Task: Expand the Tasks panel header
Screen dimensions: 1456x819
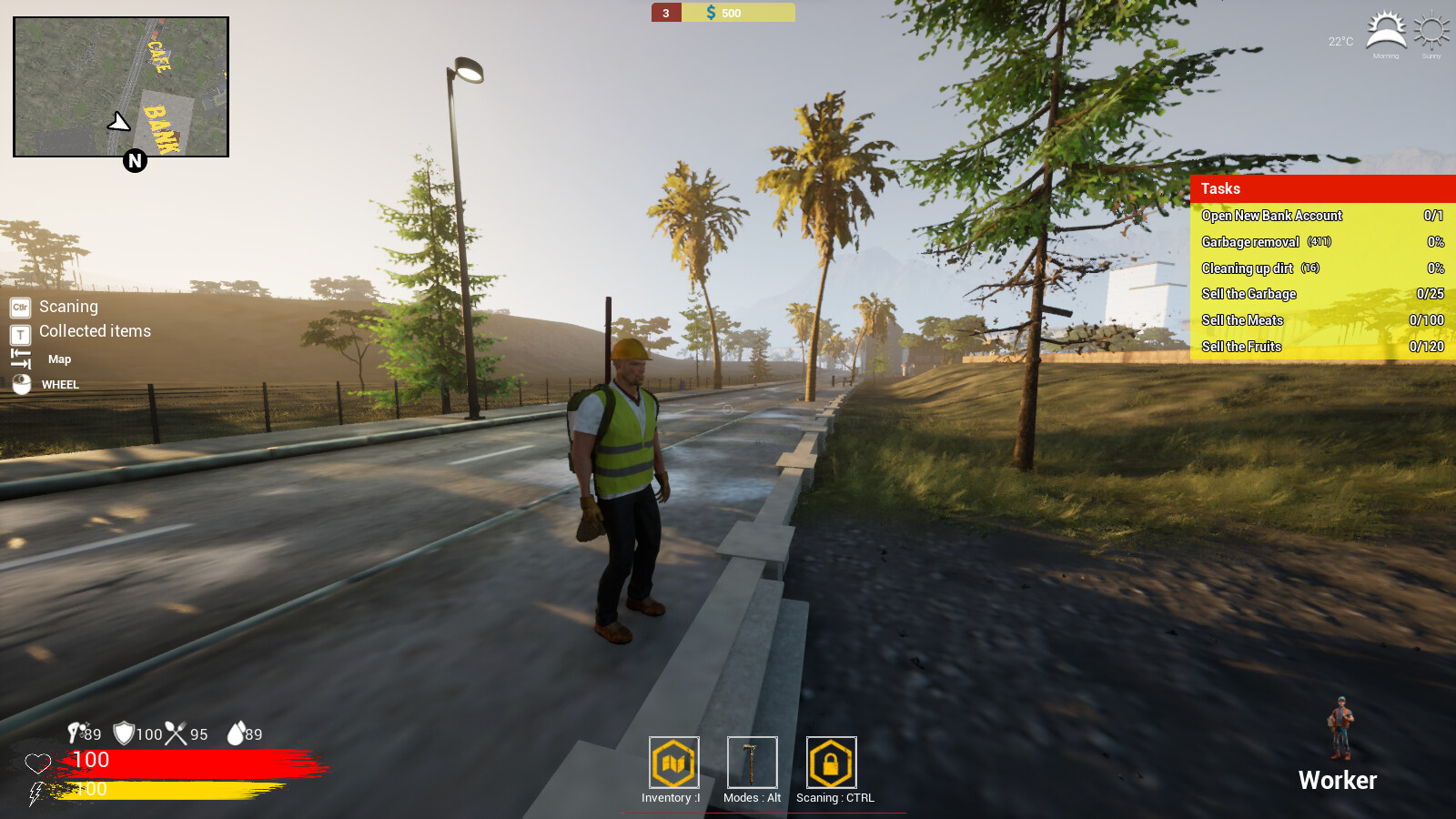Action: [1219, 188]
